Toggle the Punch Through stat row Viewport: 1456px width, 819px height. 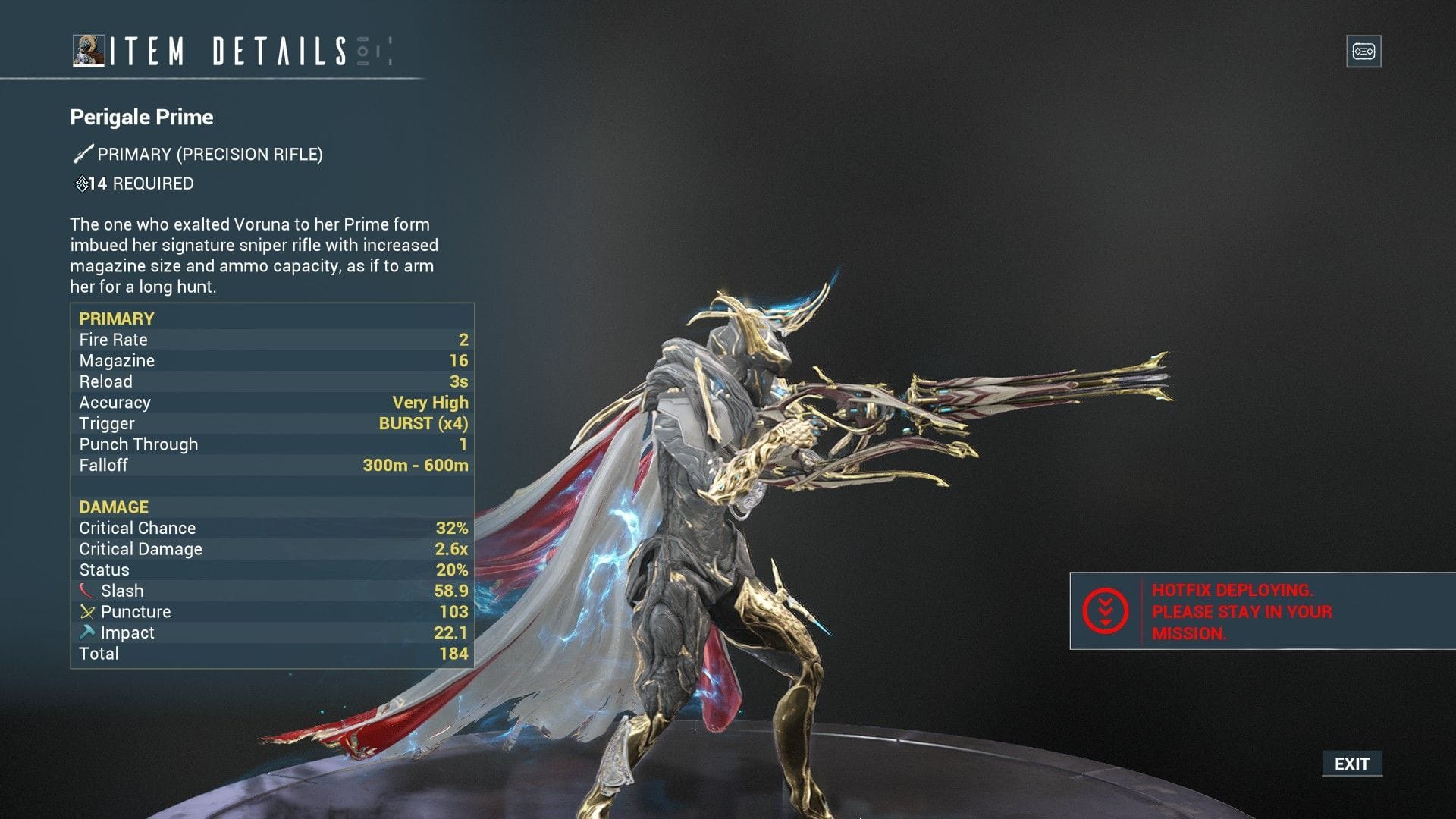point(273,444)
